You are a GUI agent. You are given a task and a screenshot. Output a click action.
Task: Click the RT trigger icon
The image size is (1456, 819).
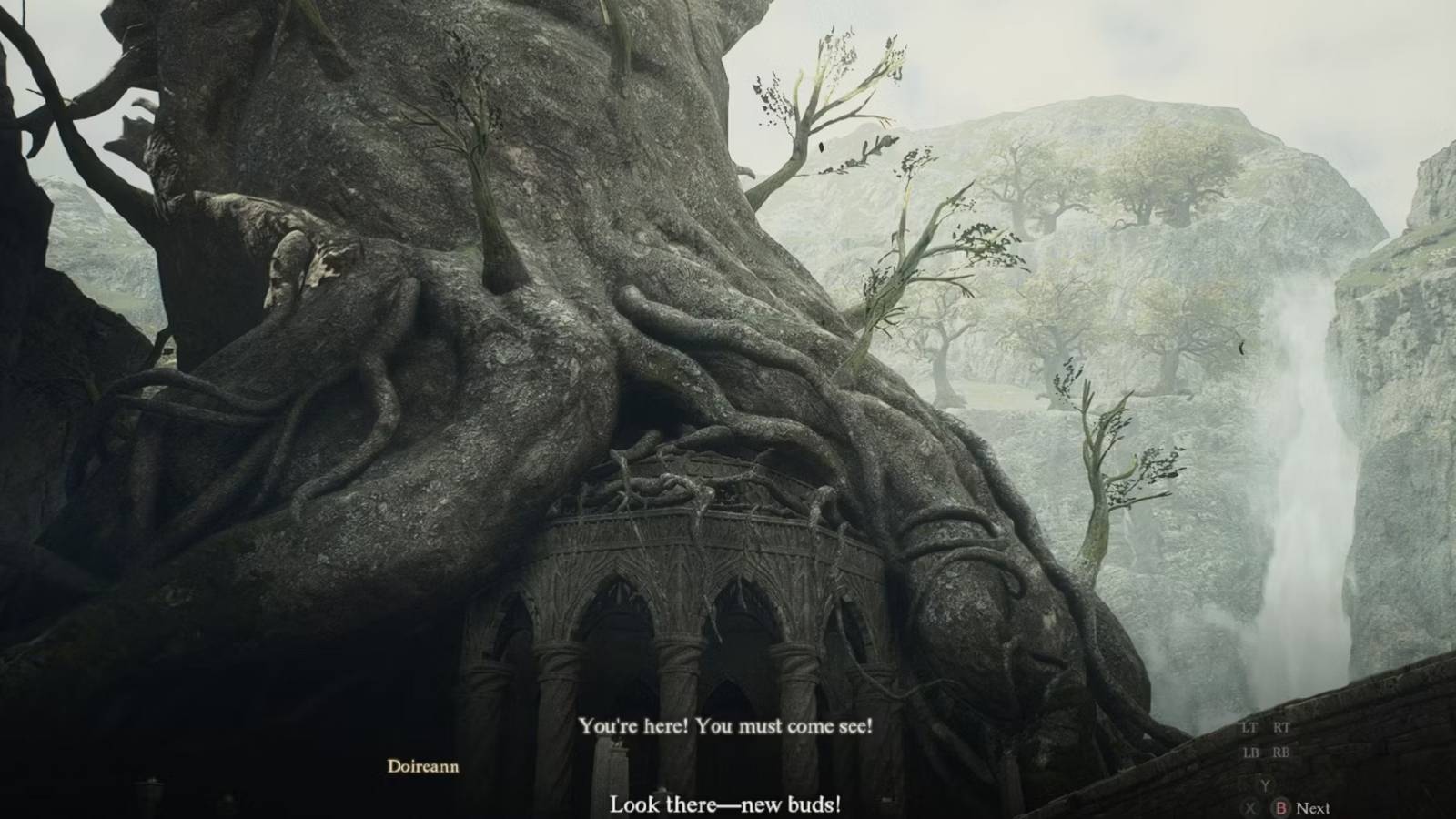[1282, 728]
